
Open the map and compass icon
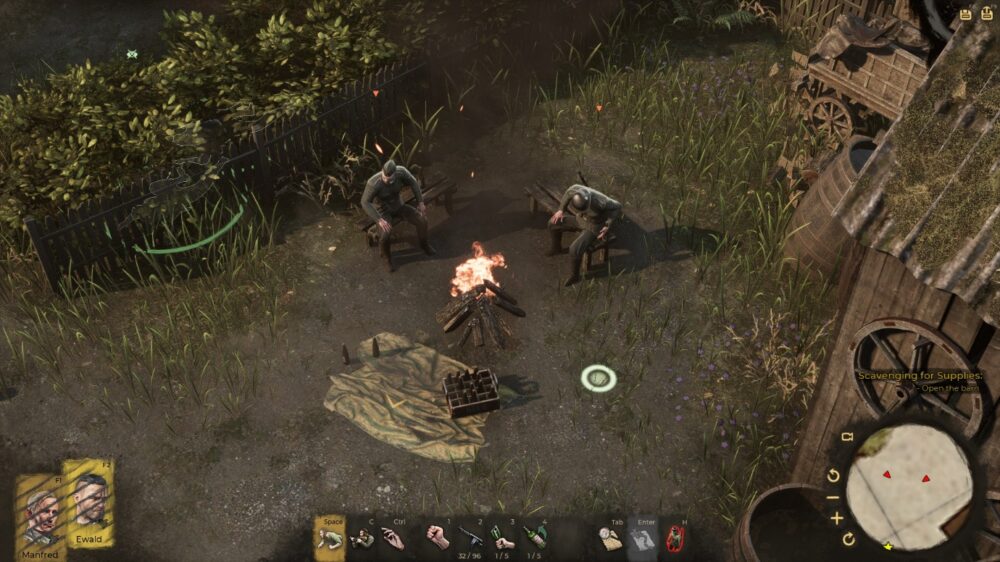click(x=610, y=539)
